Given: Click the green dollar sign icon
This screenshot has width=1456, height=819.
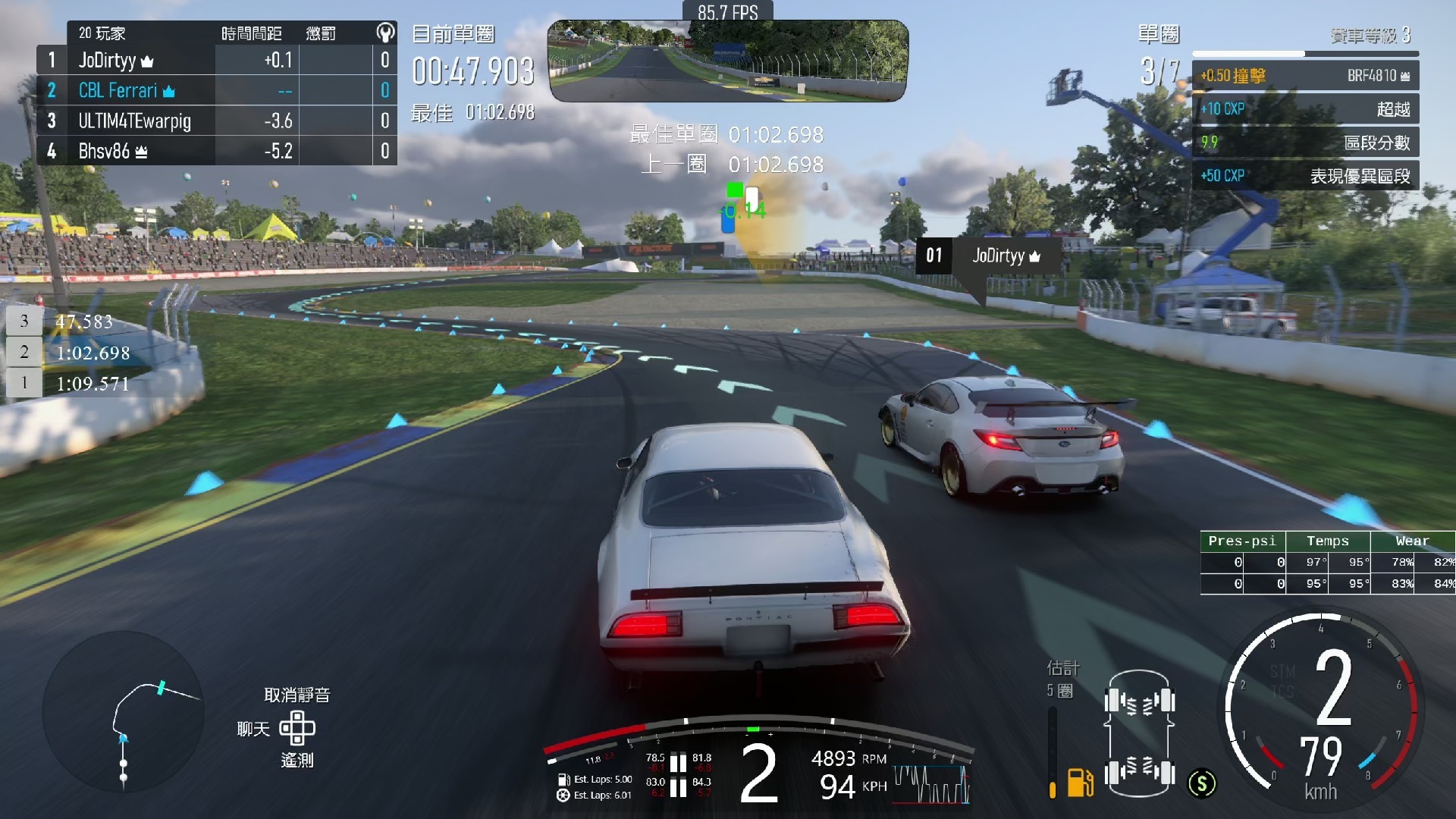Looking at the screenshot, I should click(1202, 783).
